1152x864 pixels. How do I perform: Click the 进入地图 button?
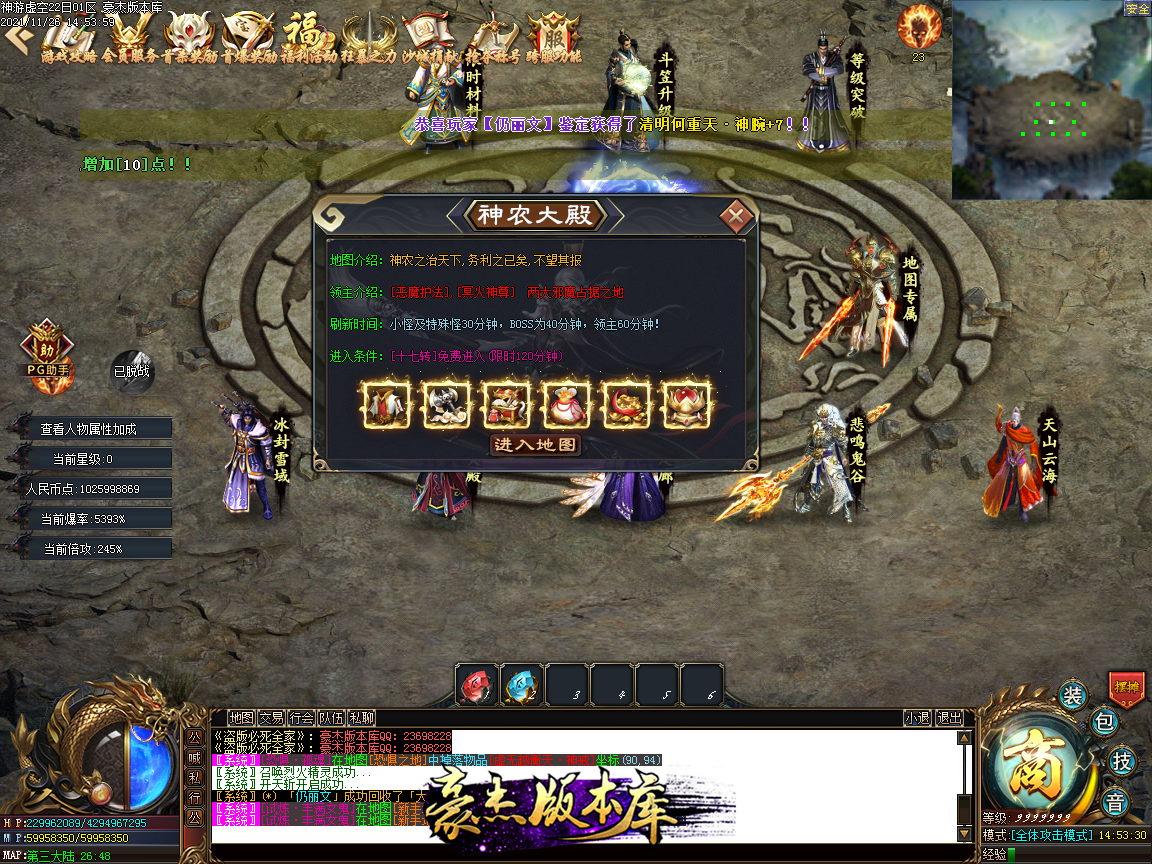pos(536,444)
